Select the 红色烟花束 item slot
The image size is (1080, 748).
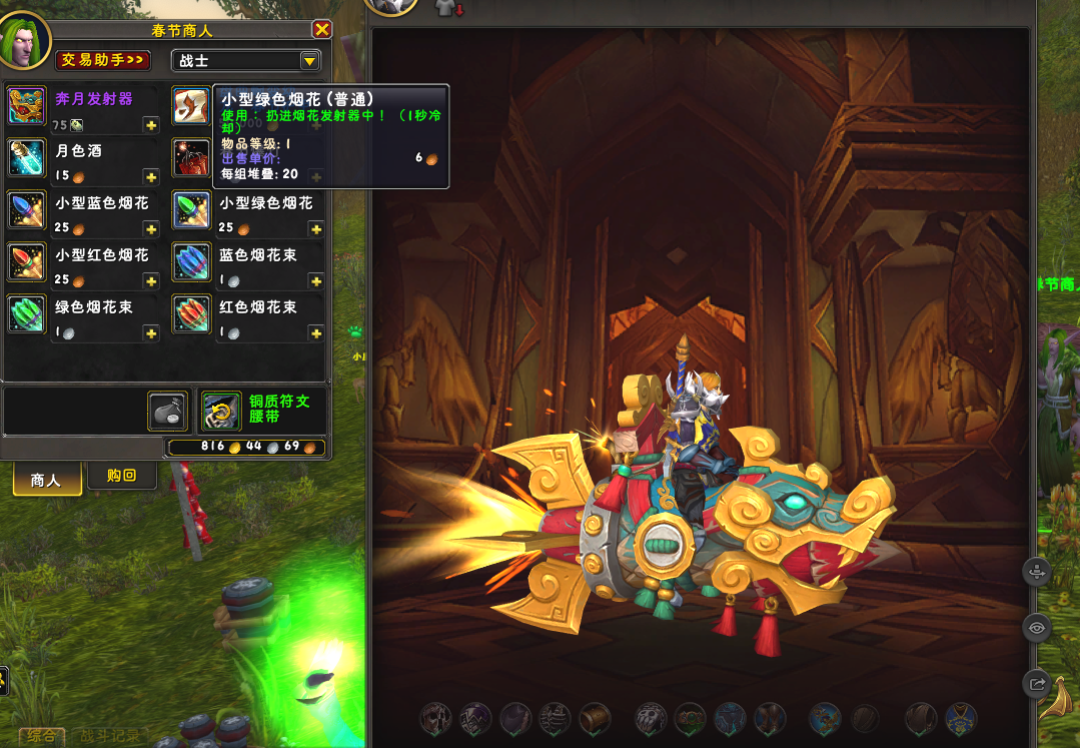coord(191,314)
